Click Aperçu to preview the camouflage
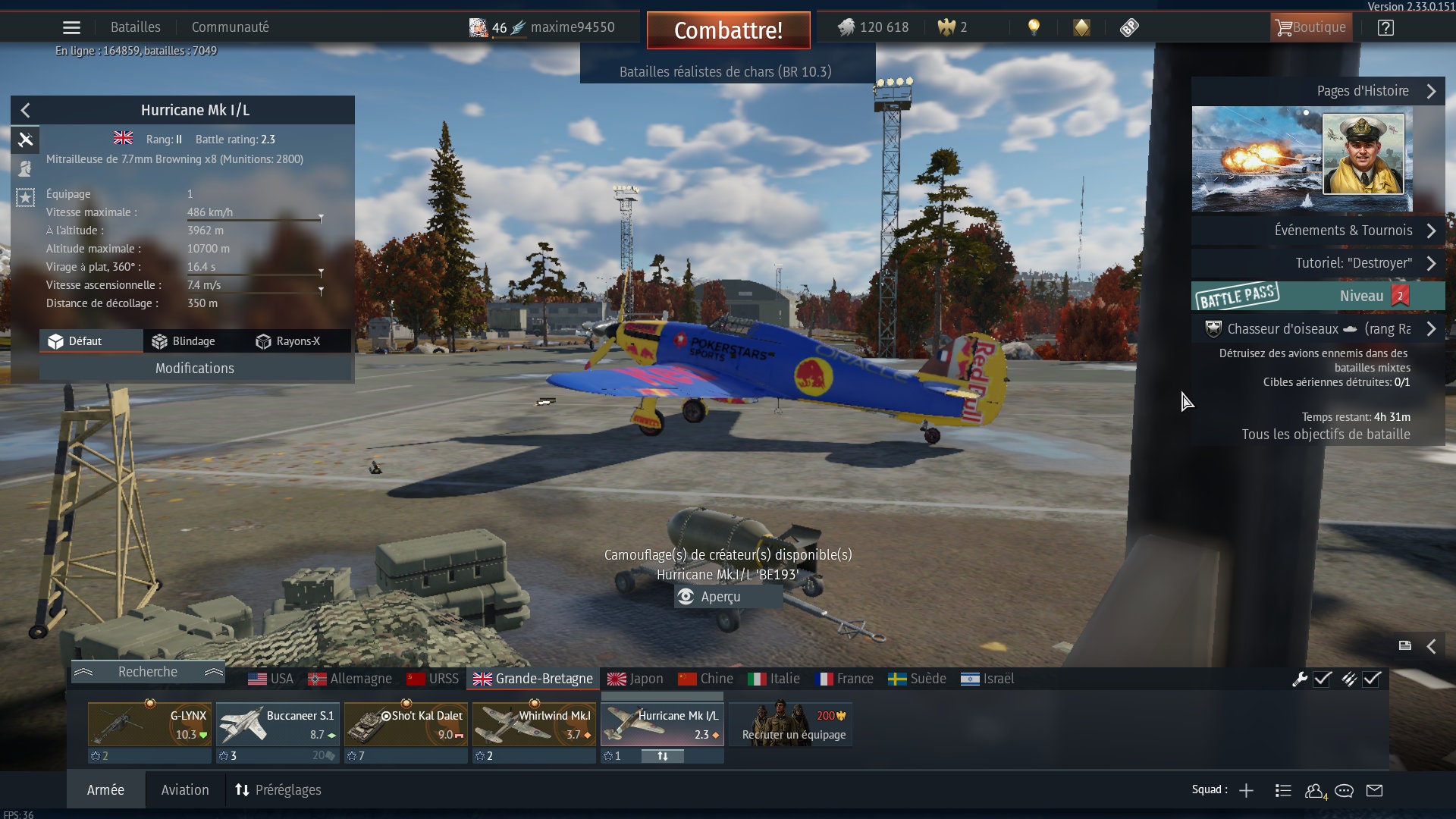 728,597
